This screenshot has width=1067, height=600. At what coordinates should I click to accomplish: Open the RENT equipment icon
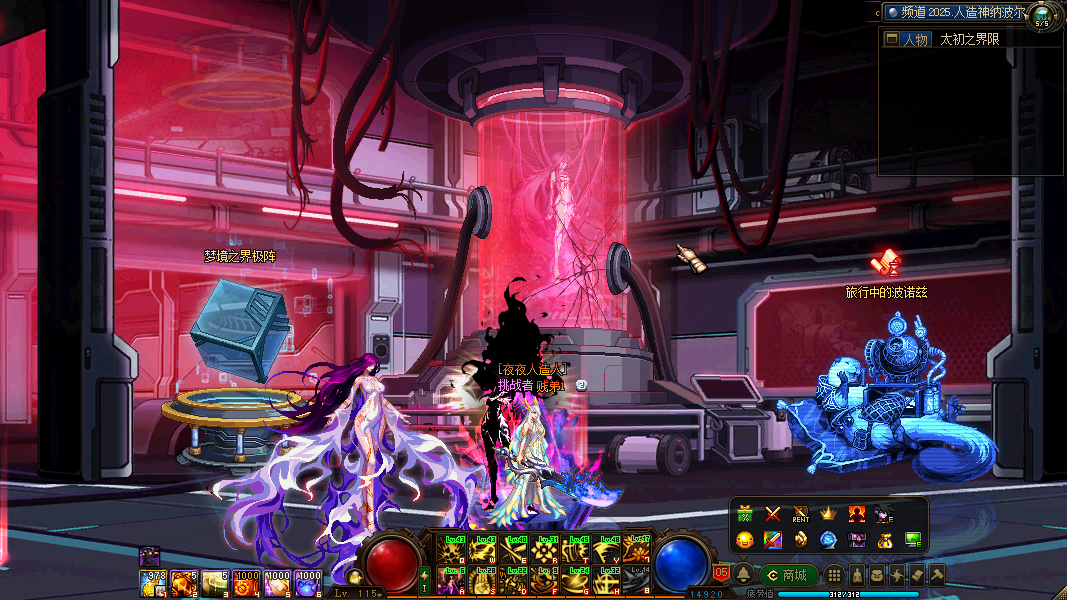[x=801, y=514]
